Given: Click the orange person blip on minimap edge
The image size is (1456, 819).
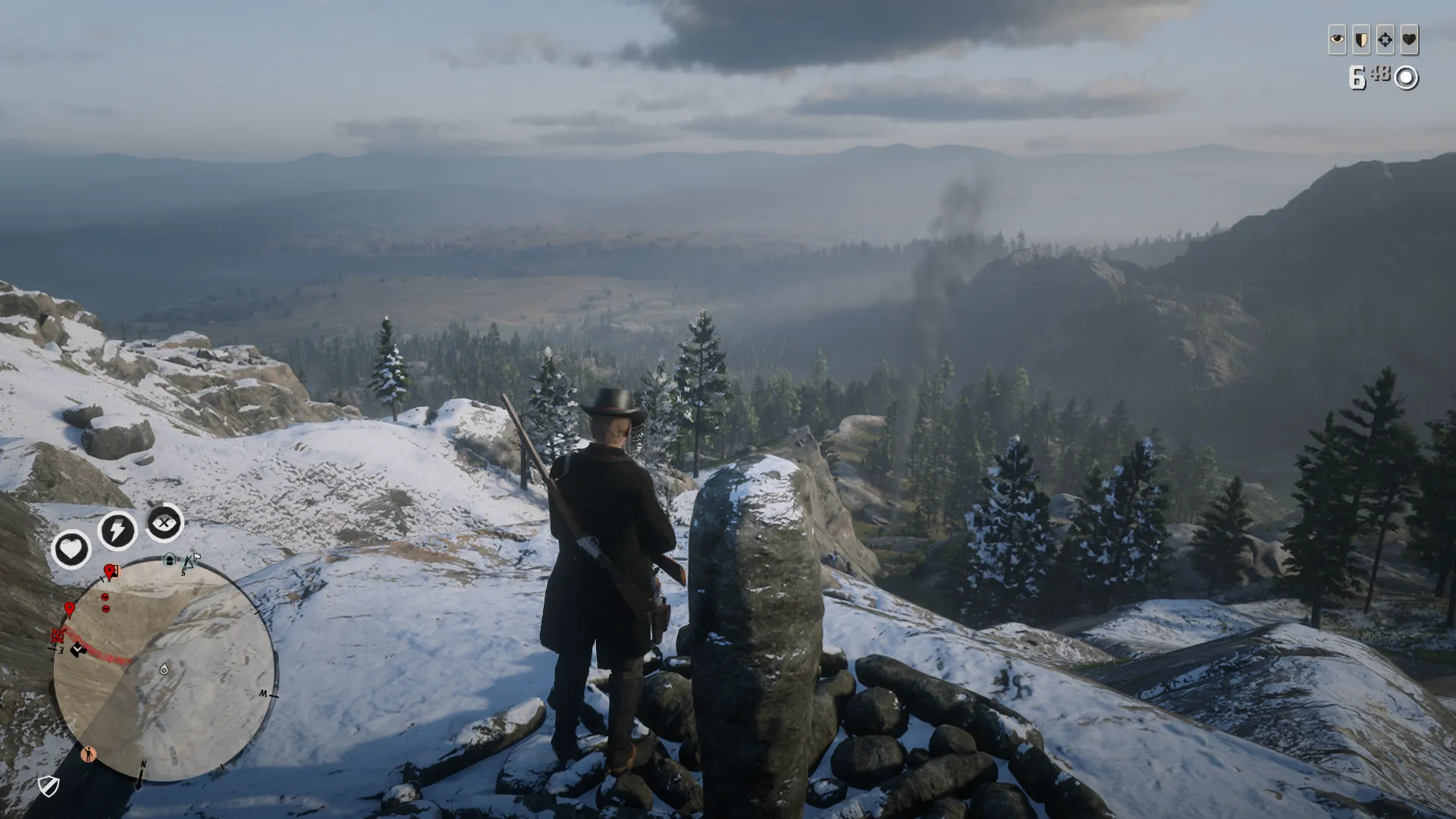Looking at the screenshot, I should [x=89, y=754].
